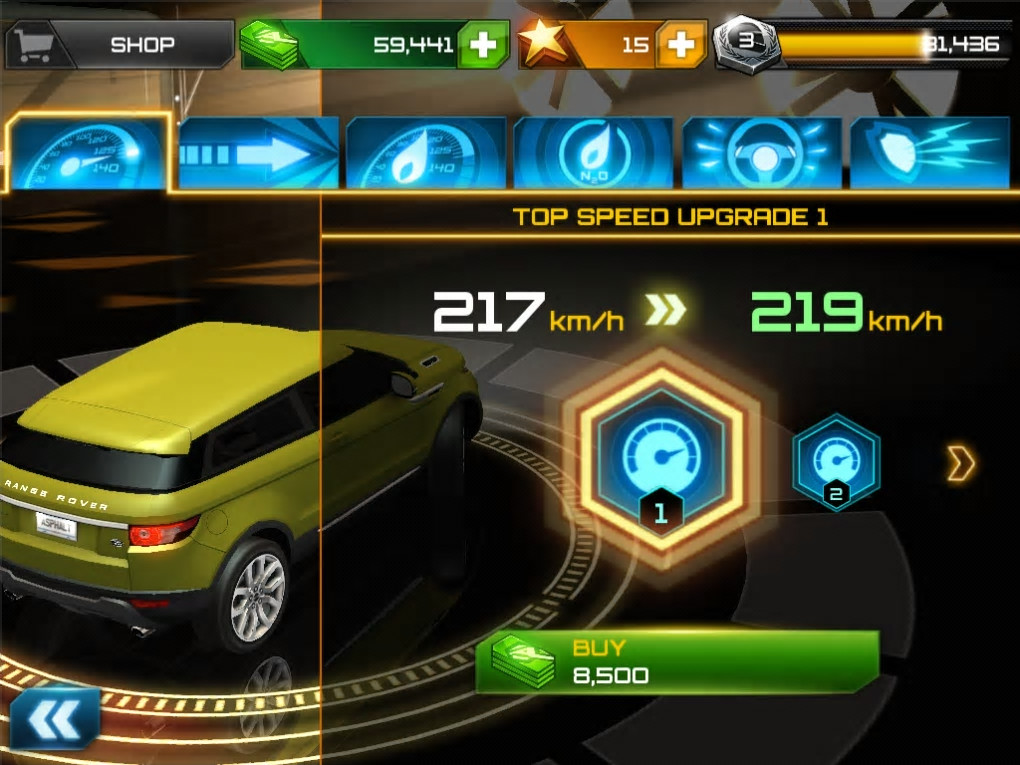This screenshot has width=1020, height=765.
Task: Open the flame speedometer upgrade tab
Action: tap(425, 153)
